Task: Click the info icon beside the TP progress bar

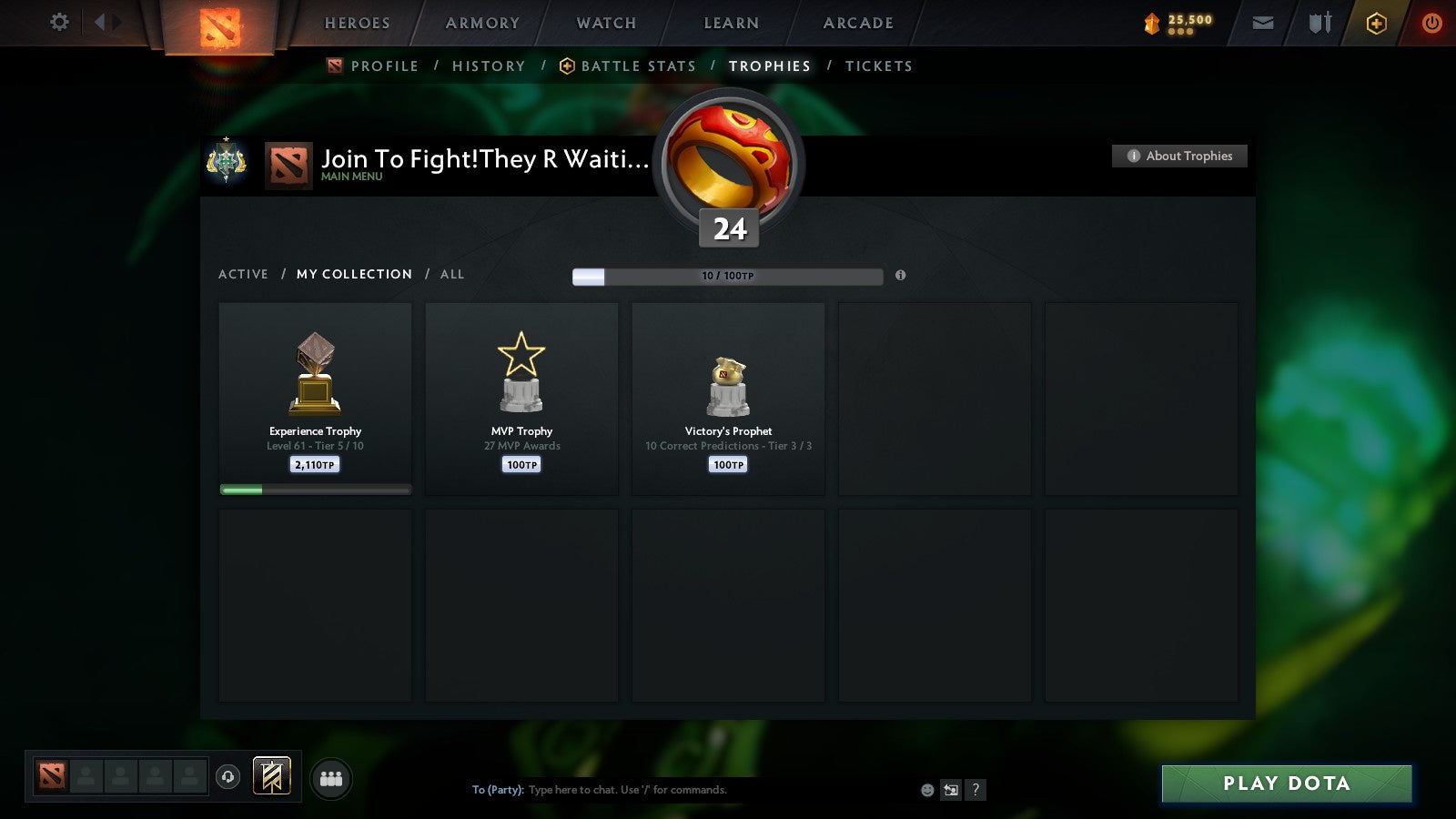Action: point(901,276)
